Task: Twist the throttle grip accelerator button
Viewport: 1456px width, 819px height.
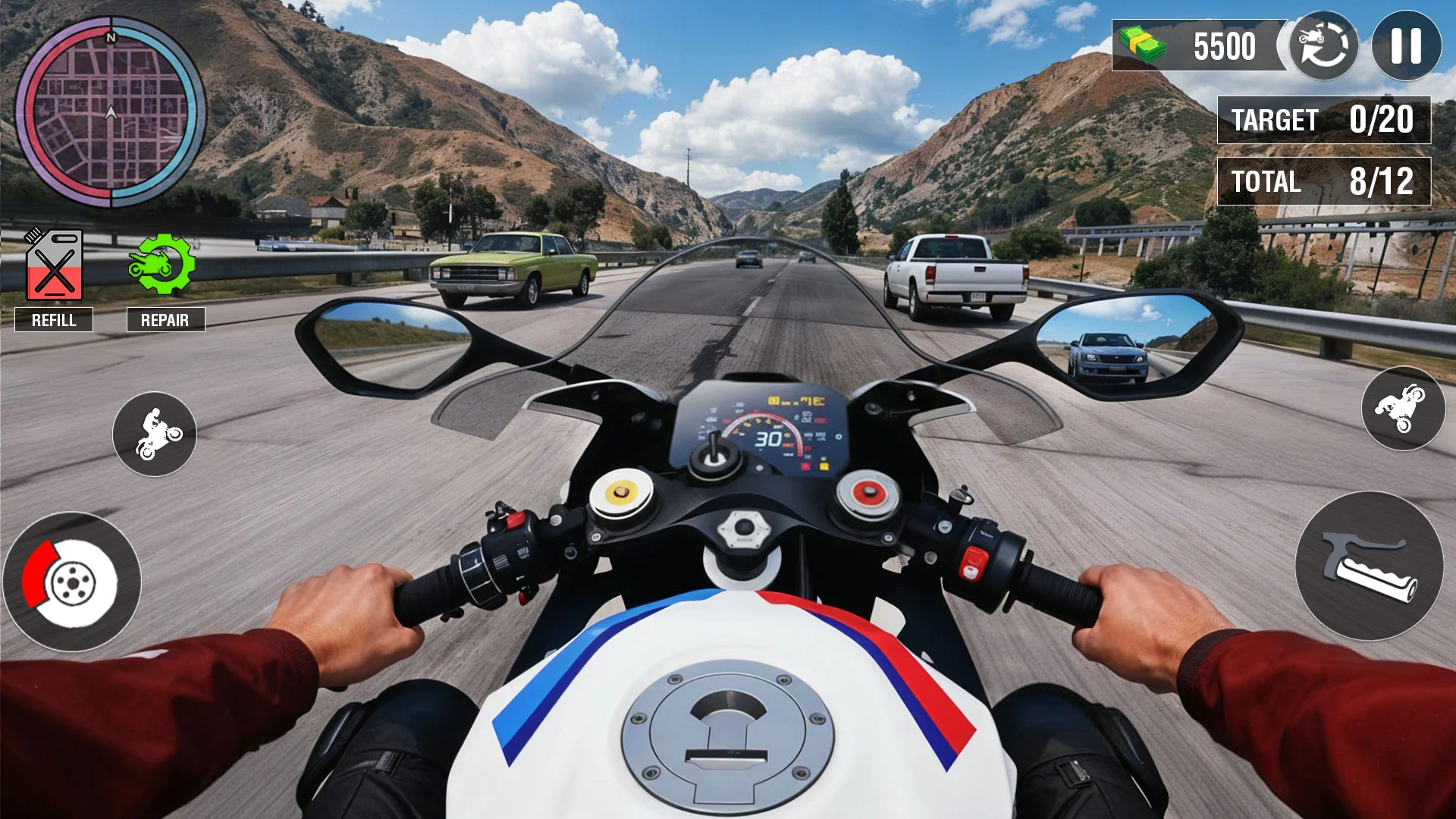Action: 1369,566
